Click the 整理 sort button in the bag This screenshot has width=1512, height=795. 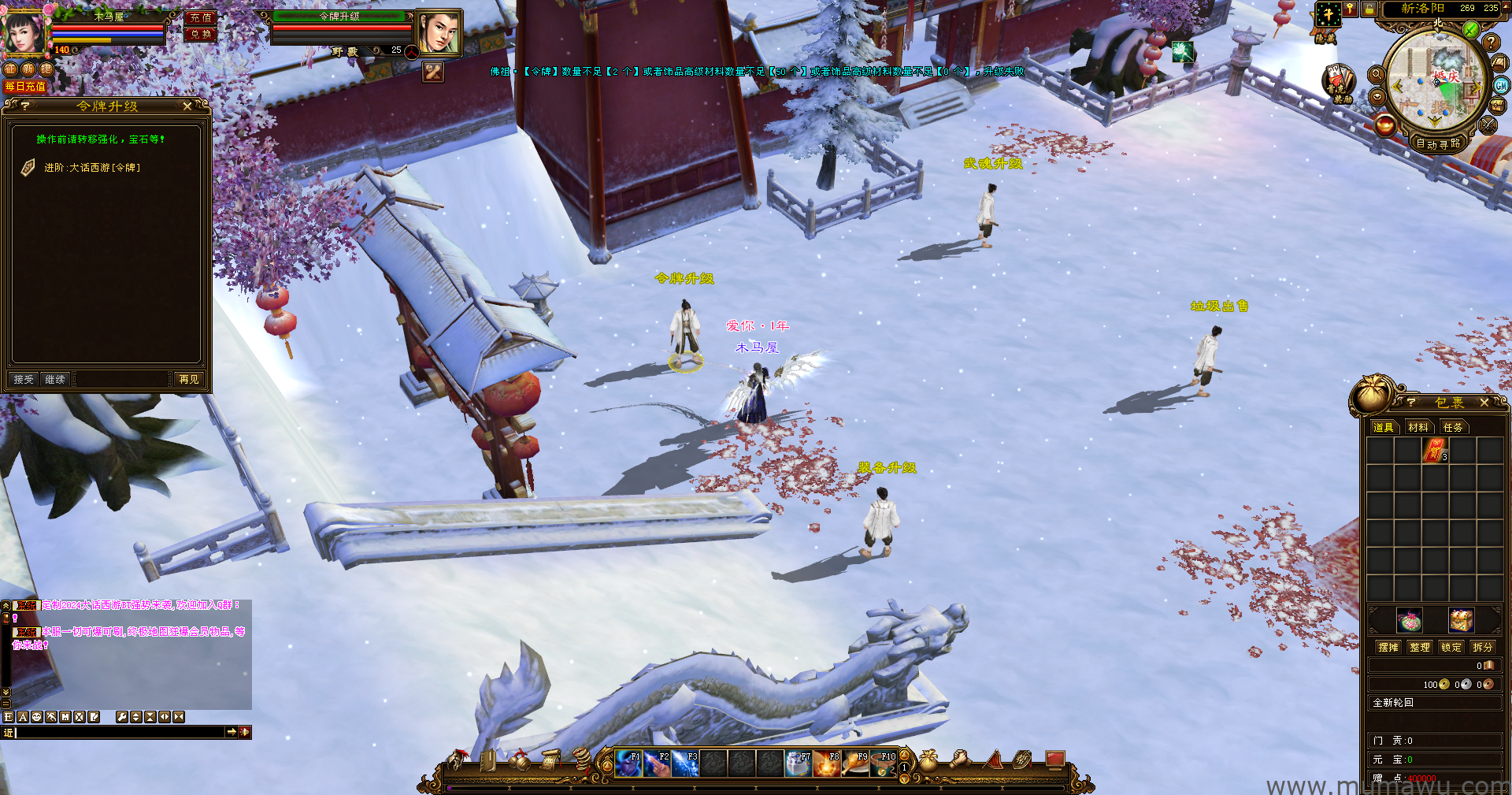click(x=1420, y=648)
